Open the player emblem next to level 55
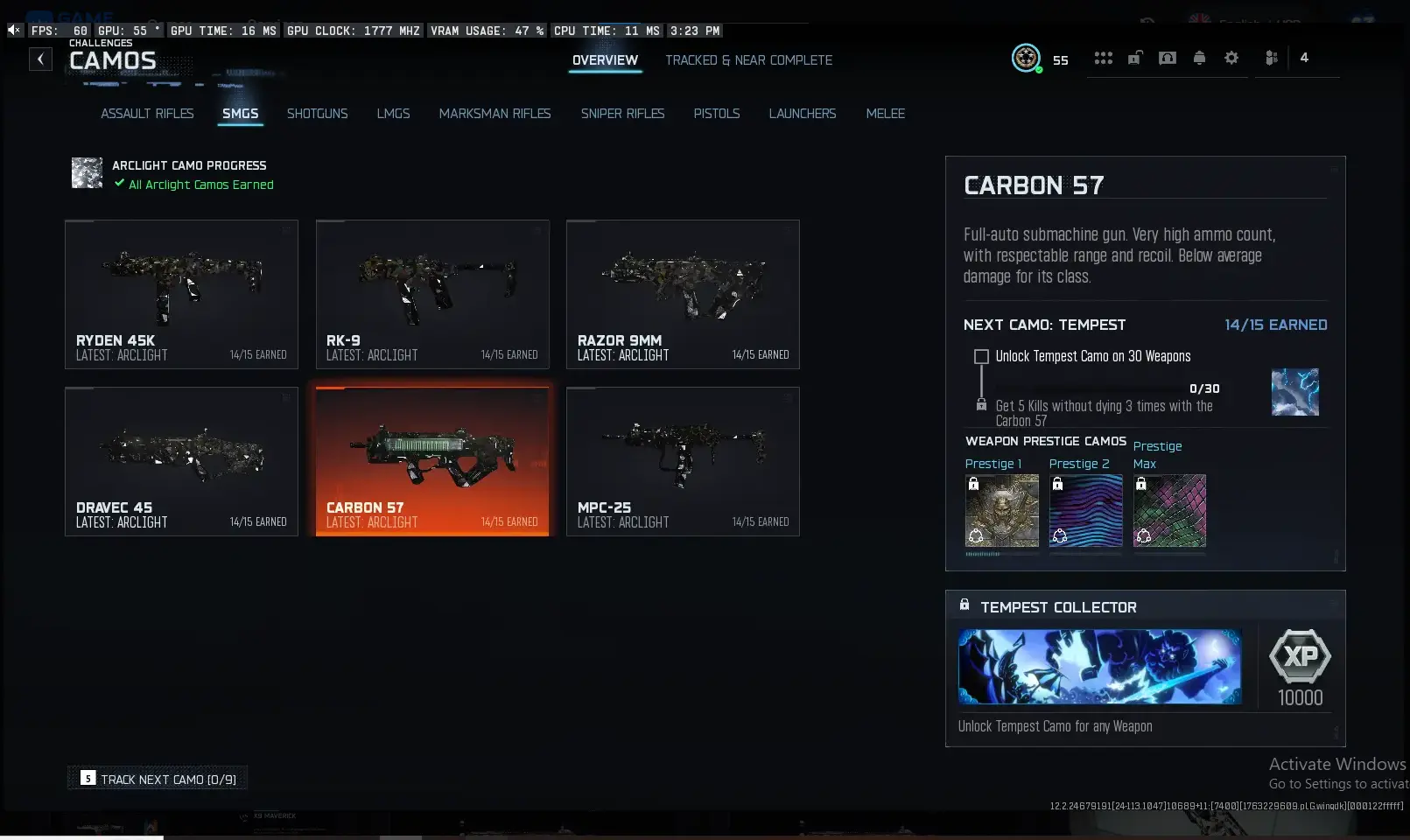Screen dimensions: 1410x840 pyautogui.click(x=1026, y=59)
